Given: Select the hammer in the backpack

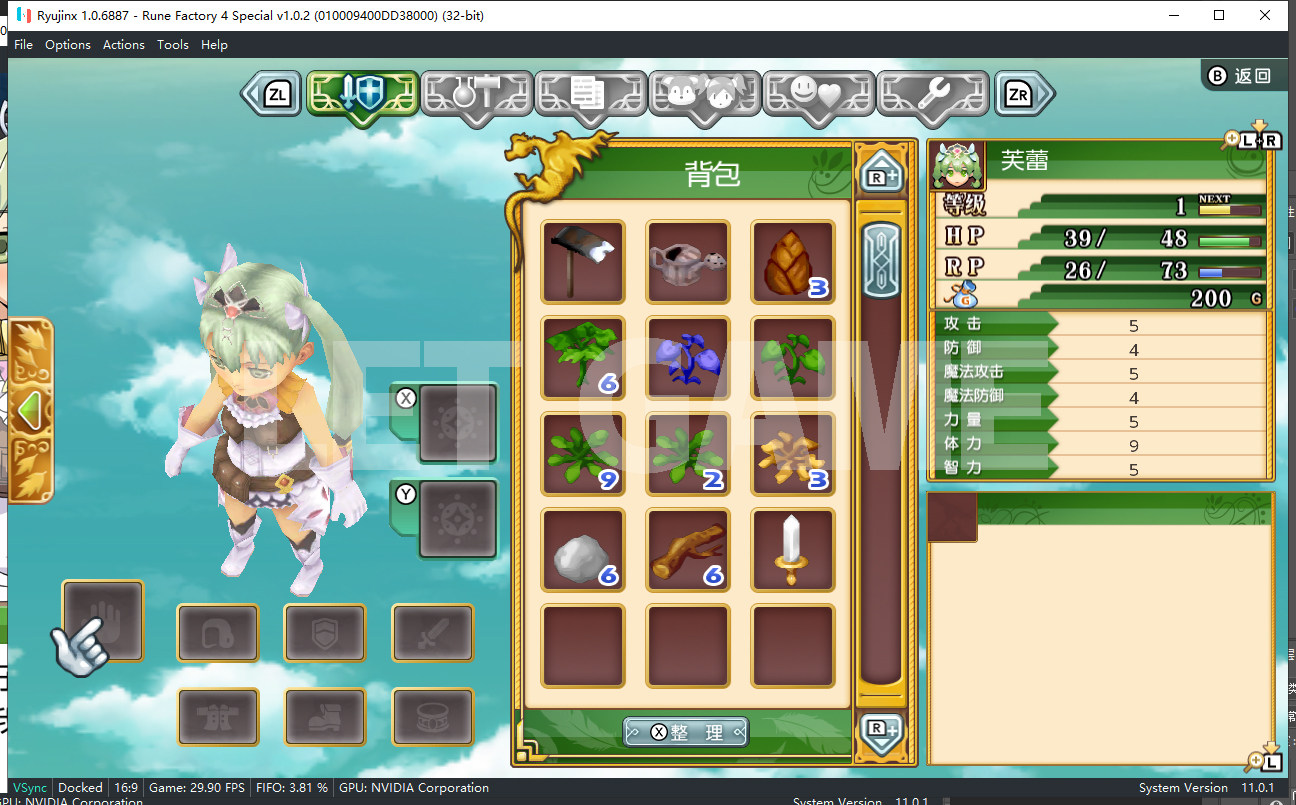Looking at the screenshot, I should click(583, 262).
